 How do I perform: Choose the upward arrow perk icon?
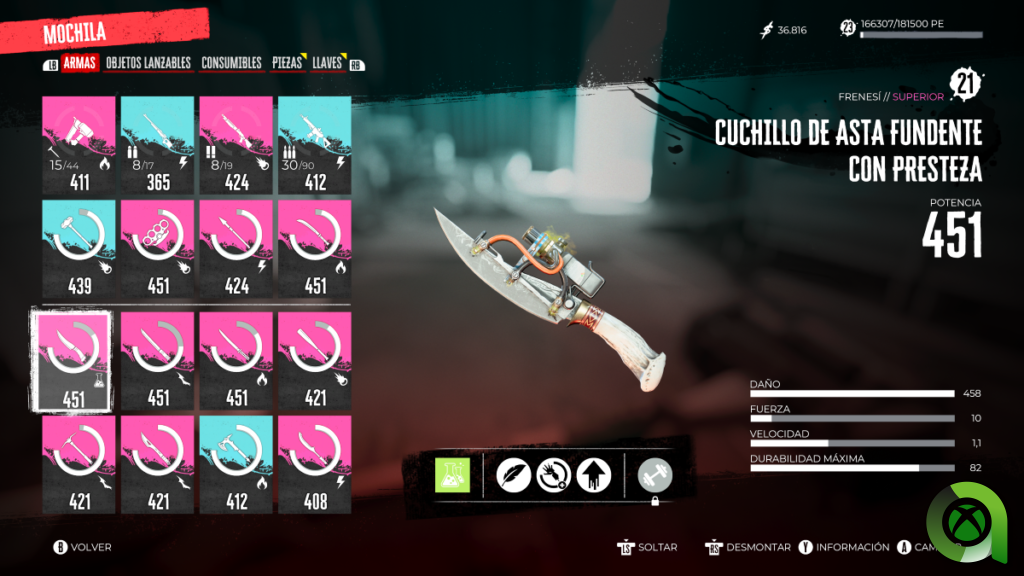tap(593, 475)
